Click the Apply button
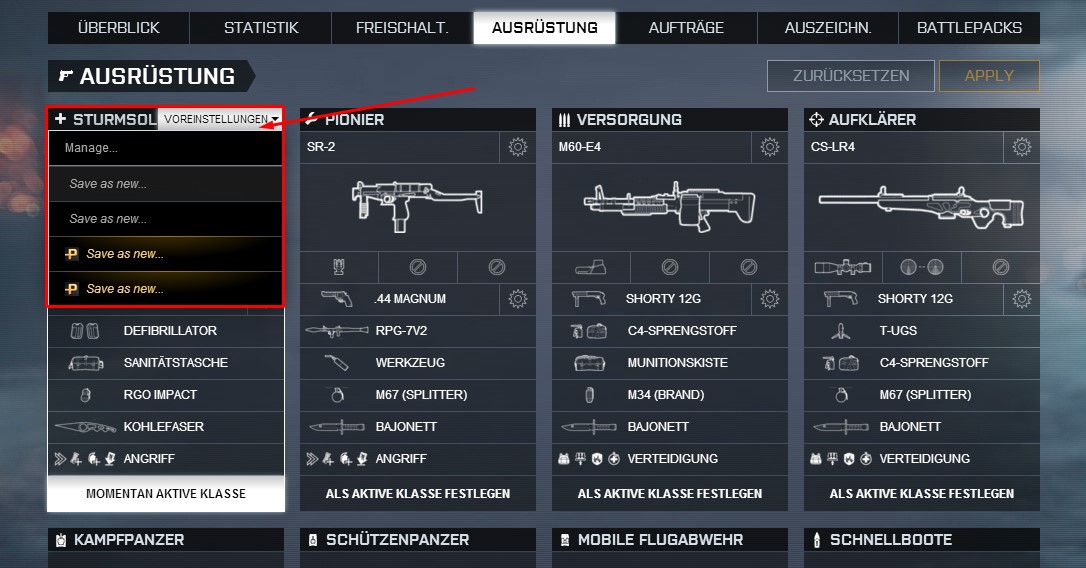The height and width of the screenshot is (568, 1086). [x=989, y=76]
